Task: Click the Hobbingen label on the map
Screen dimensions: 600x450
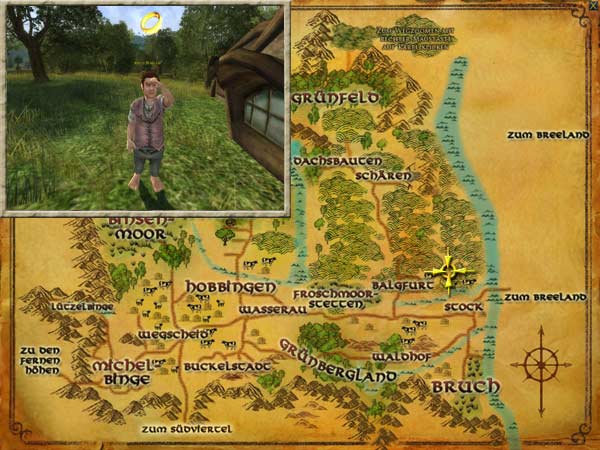Action: pos(216,287)
